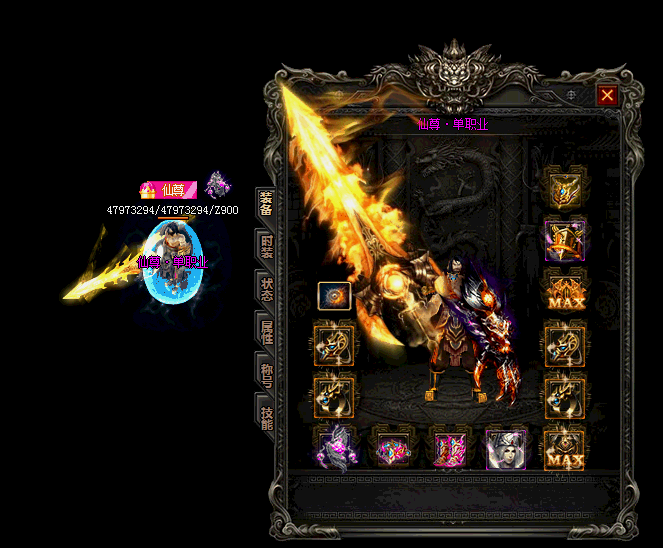
Task: Close the character equipment window
Action: click(x=606, y=95)
